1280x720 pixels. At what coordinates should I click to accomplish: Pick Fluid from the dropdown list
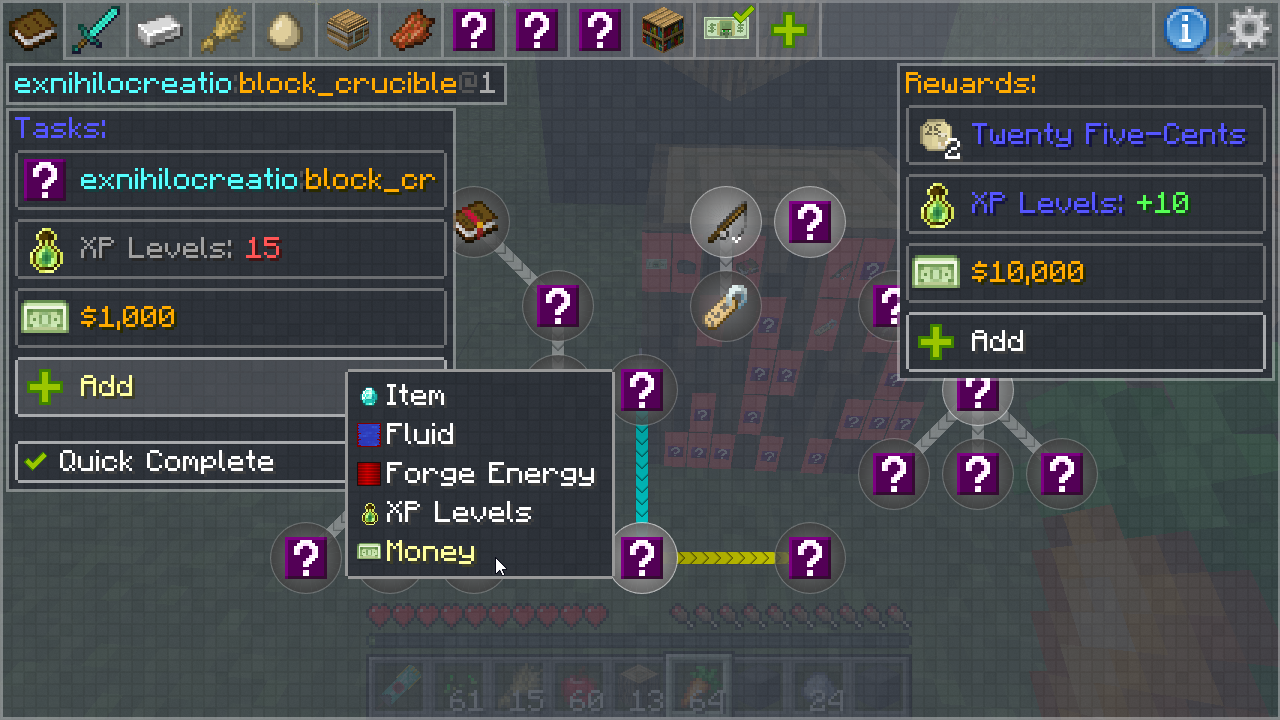(x=419, y=435)
